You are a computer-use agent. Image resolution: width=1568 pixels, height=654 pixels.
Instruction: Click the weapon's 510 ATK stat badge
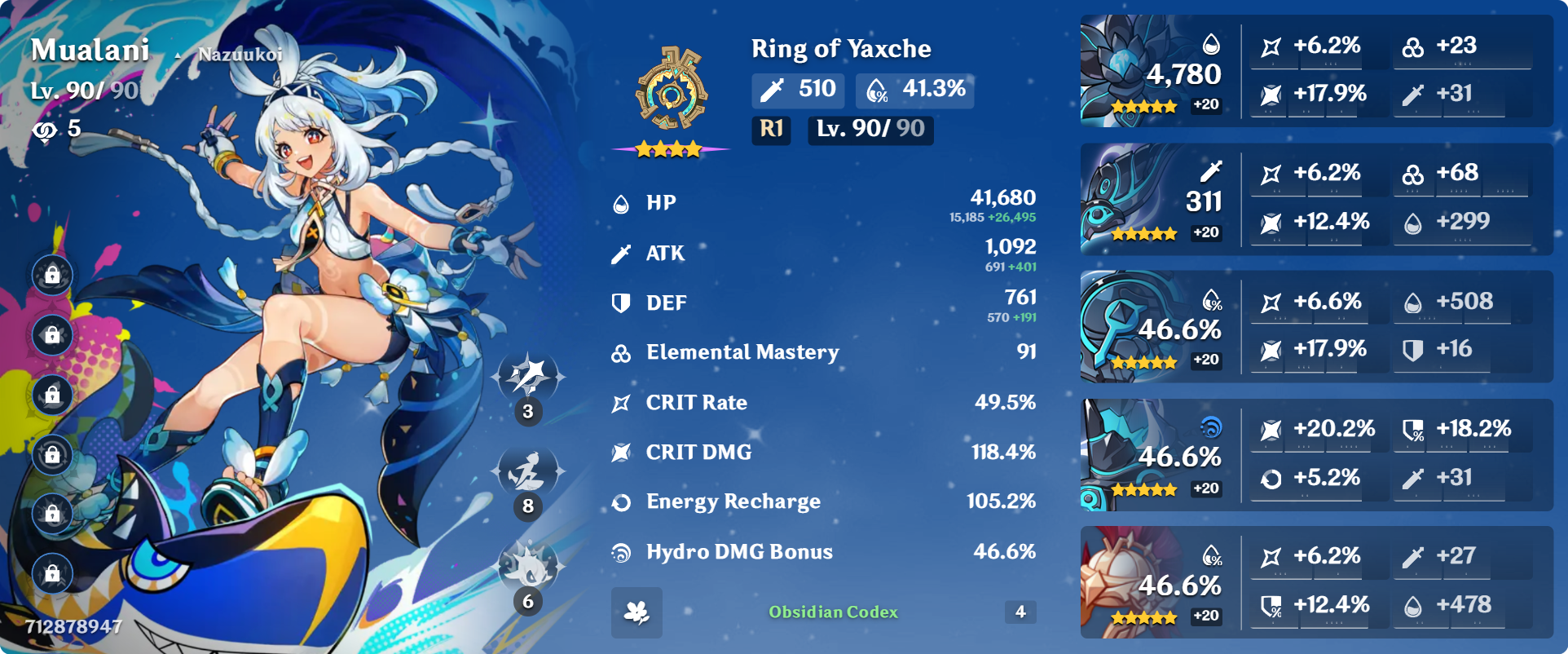pos(797,90)
